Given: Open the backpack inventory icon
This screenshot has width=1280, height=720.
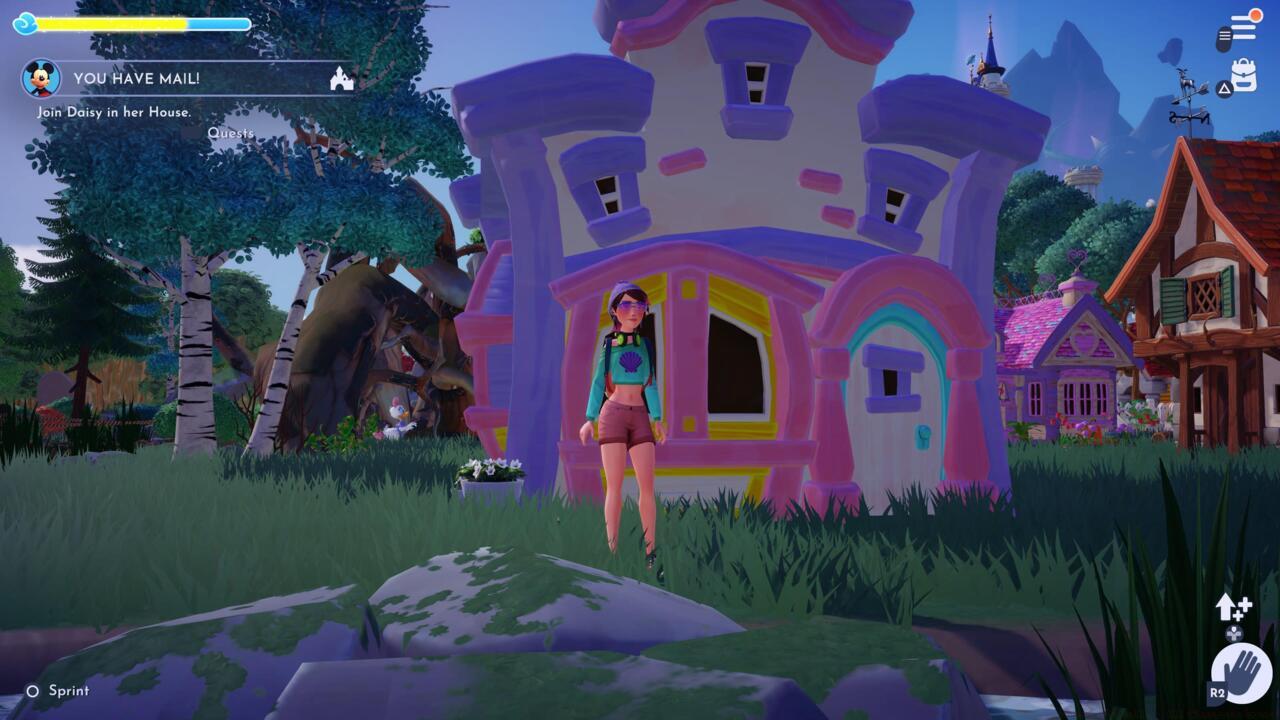Looking at the screenshot, I should 1245,73.
